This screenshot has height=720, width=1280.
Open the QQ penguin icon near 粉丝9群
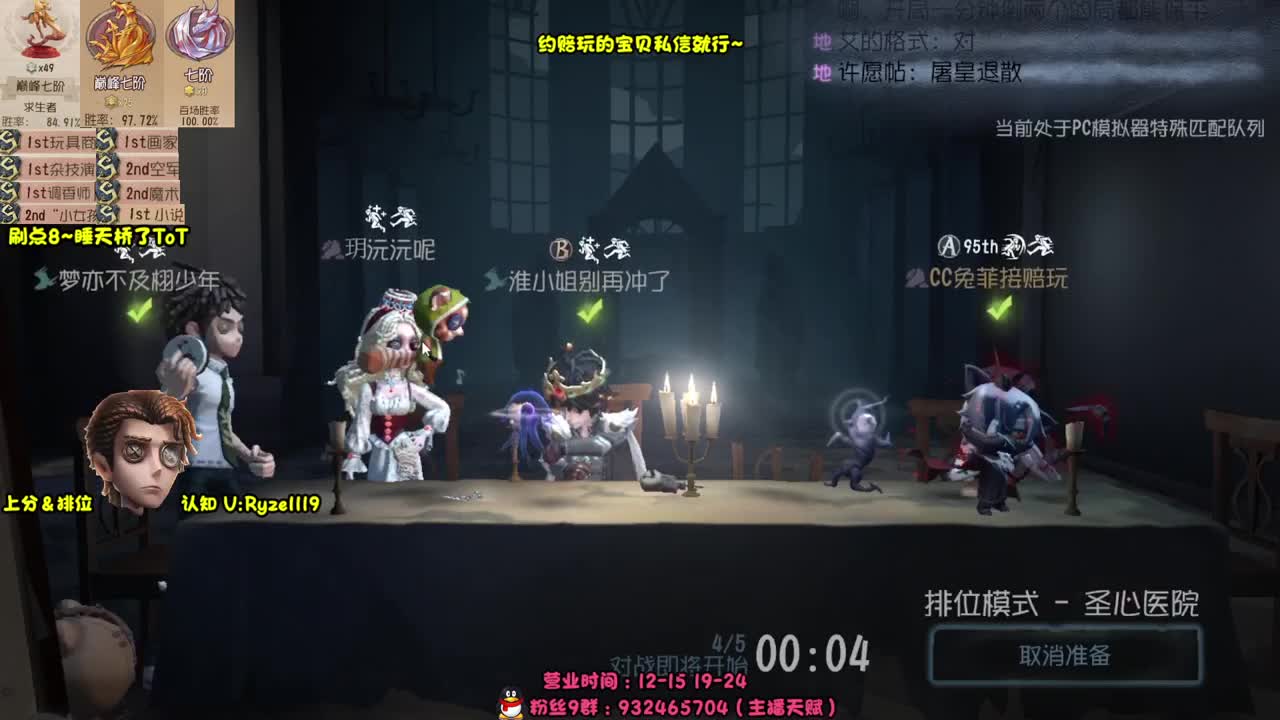508,703
